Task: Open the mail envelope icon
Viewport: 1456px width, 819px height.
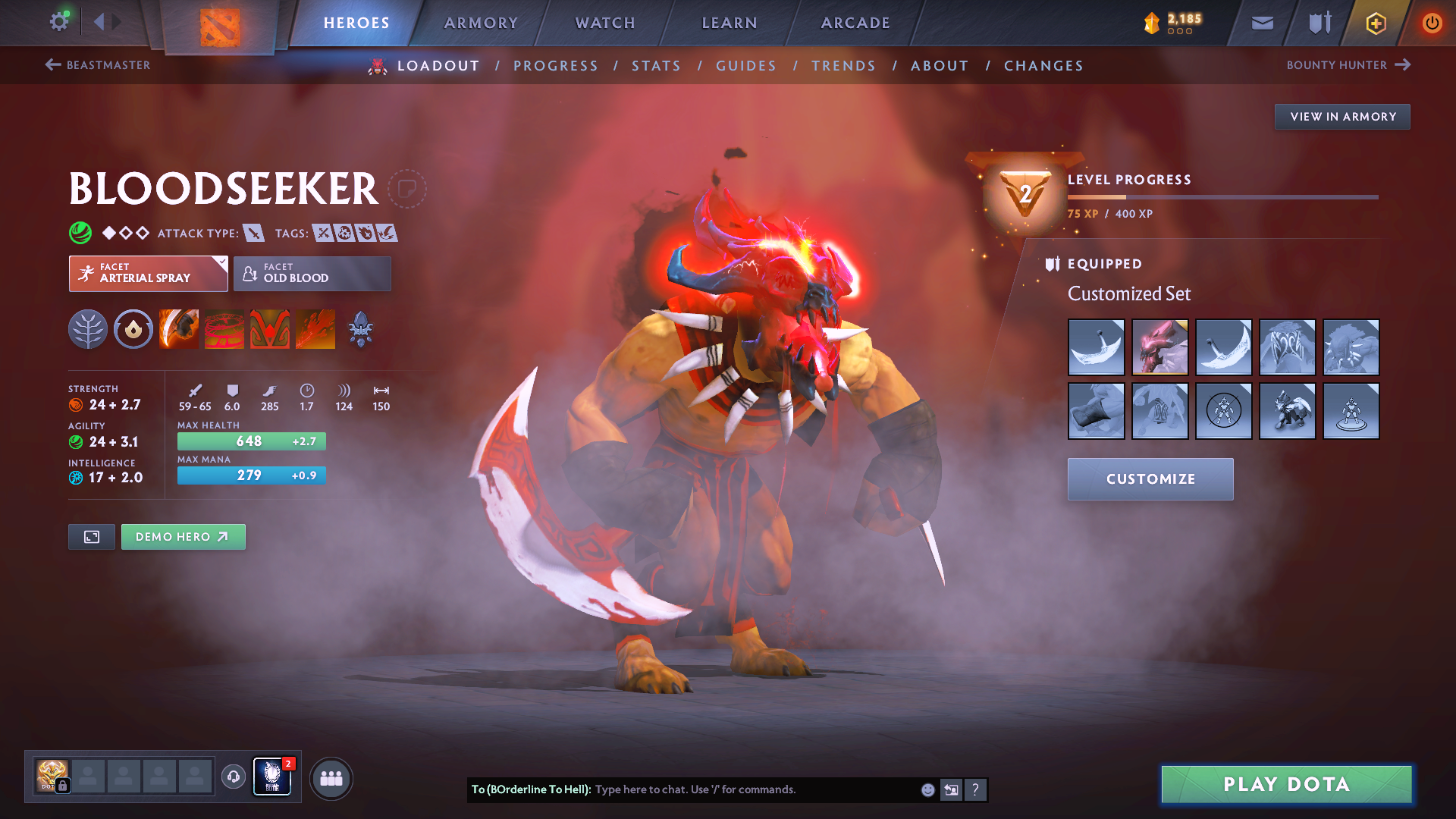Action: click(1262, 23)
